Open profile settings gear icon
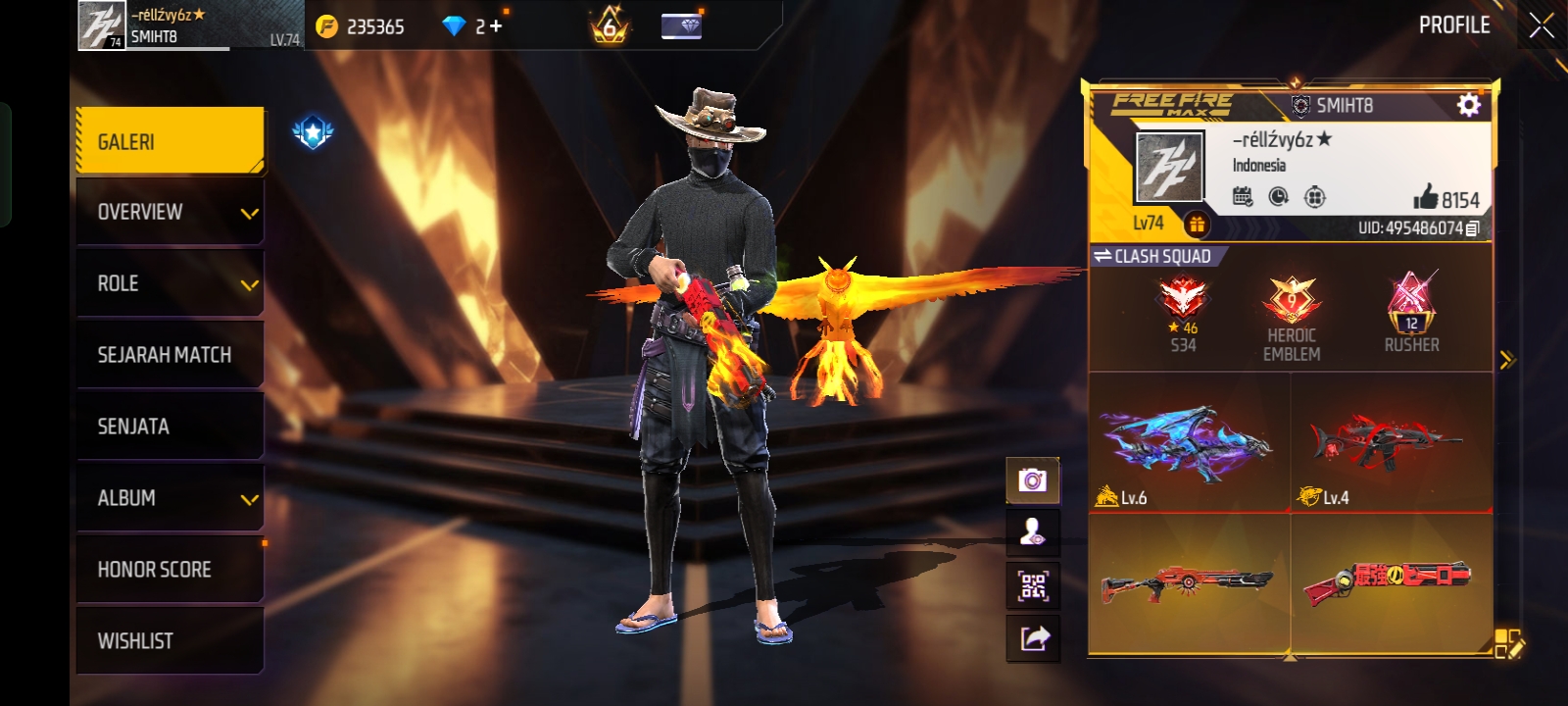1568x706 pixels. (x=1468, y=105)
